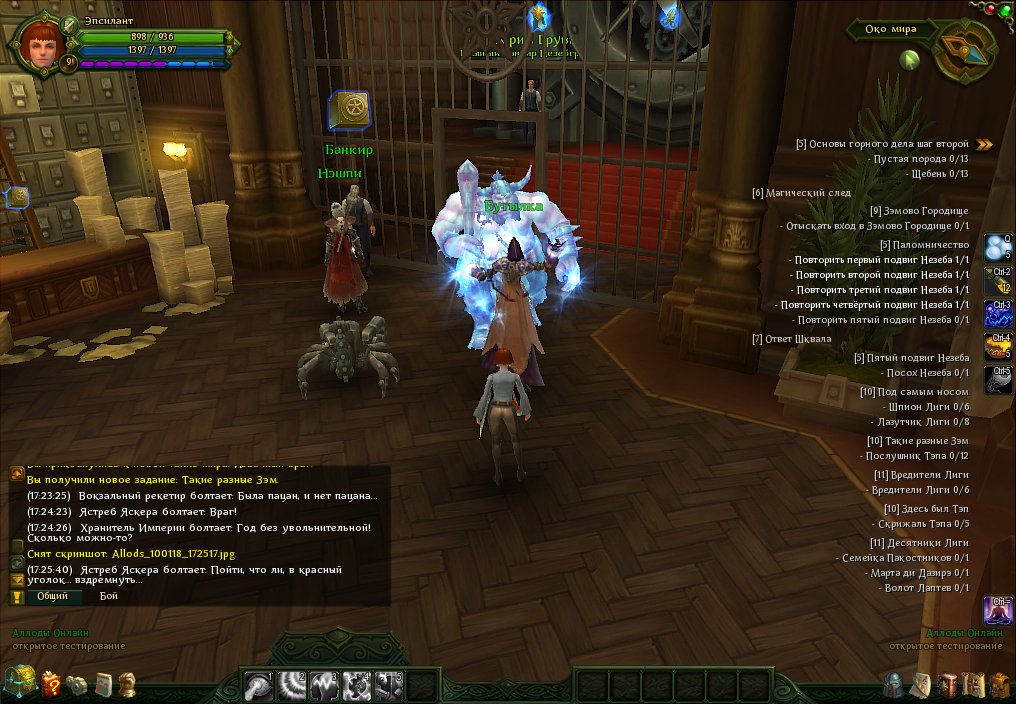This screenshot has width=1016, height=704.
Task: Open the helmet character icon in bottom bar
Action: [x=893, y=685]
